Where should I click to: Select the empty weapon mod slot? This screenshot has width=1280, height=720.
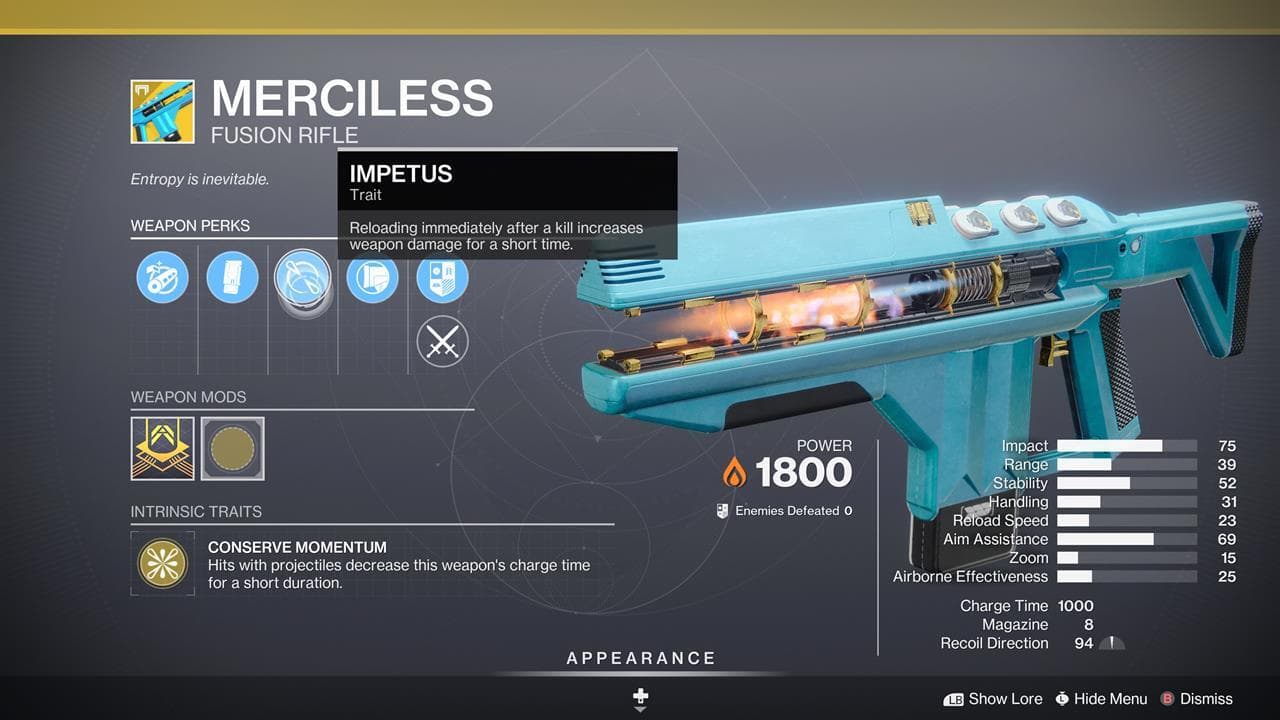(232, 448)
